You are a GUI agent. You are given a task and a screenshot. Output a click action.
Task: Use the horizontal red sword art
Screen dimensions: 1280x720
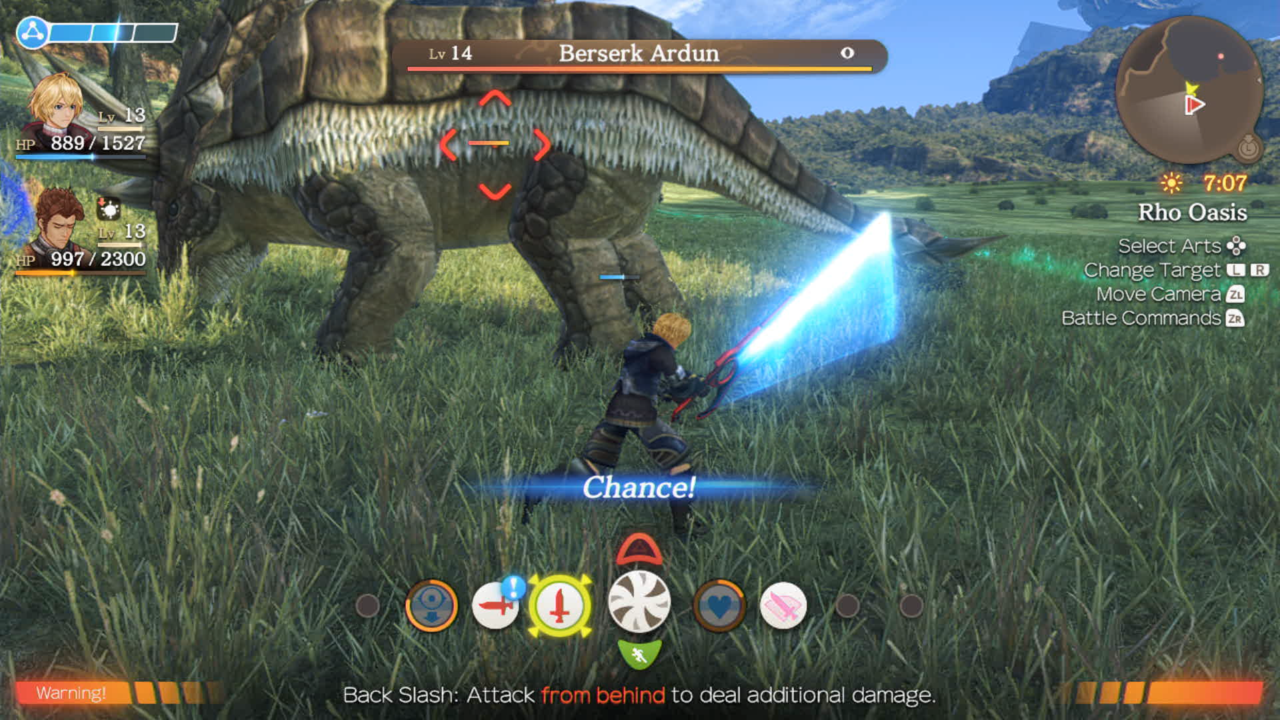[x=495, y=606]
